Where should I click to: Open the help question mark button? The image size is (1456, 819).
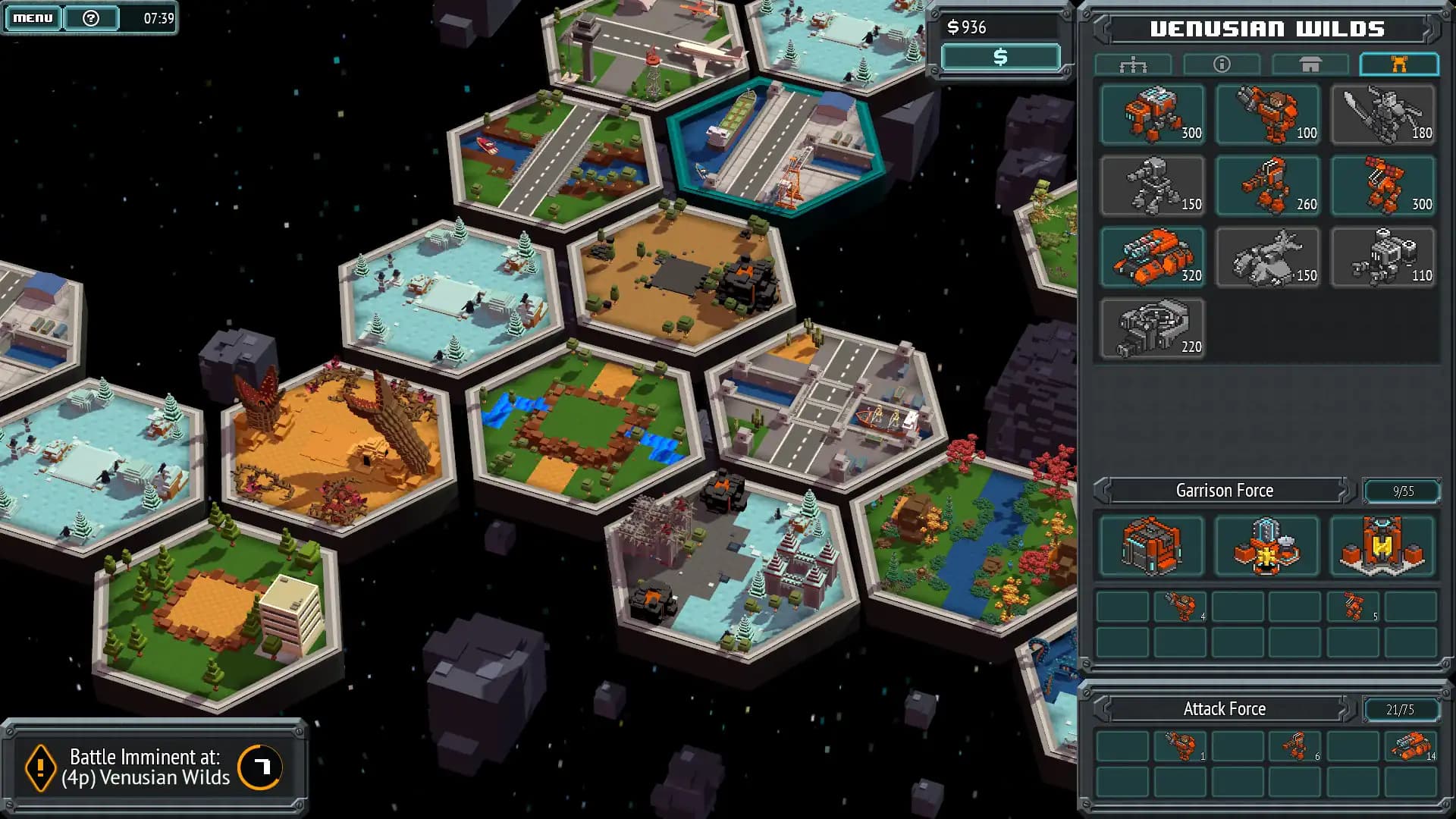coord(91,17)
